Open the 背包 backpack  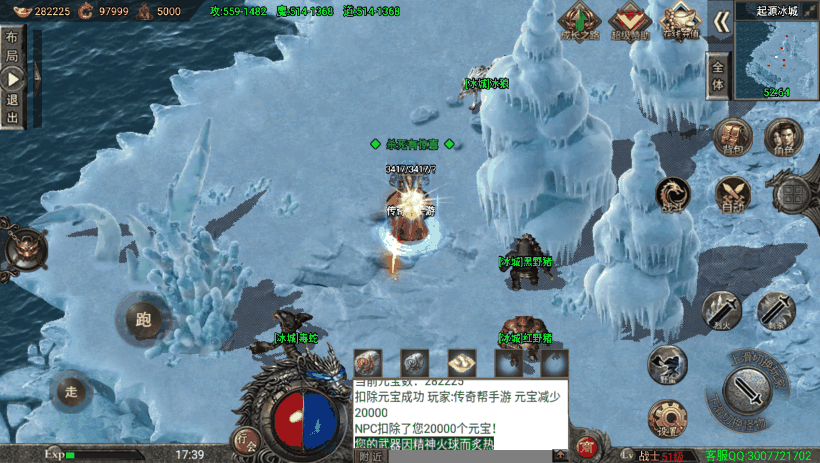coord(732,138)
